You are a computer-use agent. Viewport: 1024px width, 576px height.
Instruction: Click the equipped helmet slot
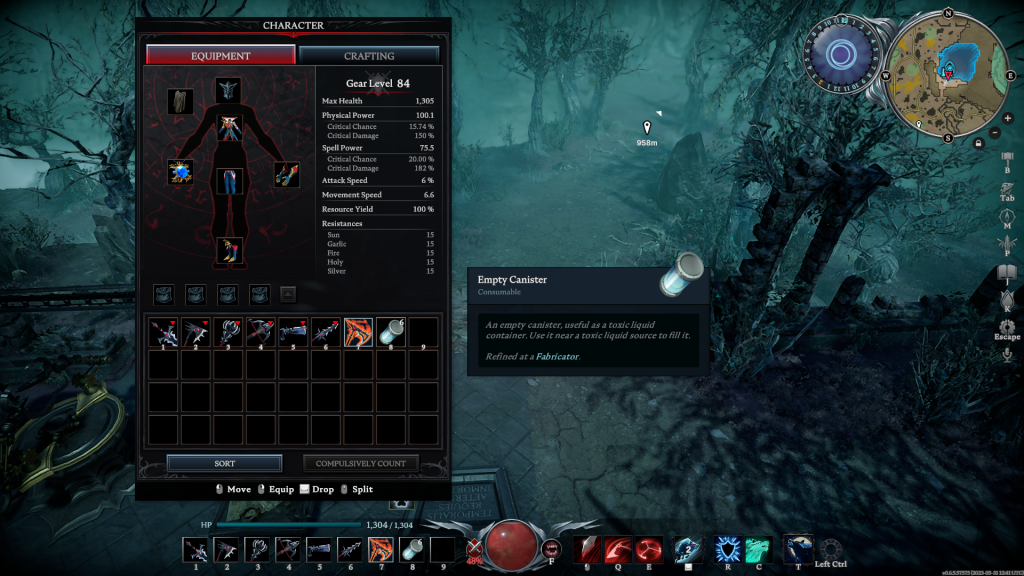(x=229, y=91)
